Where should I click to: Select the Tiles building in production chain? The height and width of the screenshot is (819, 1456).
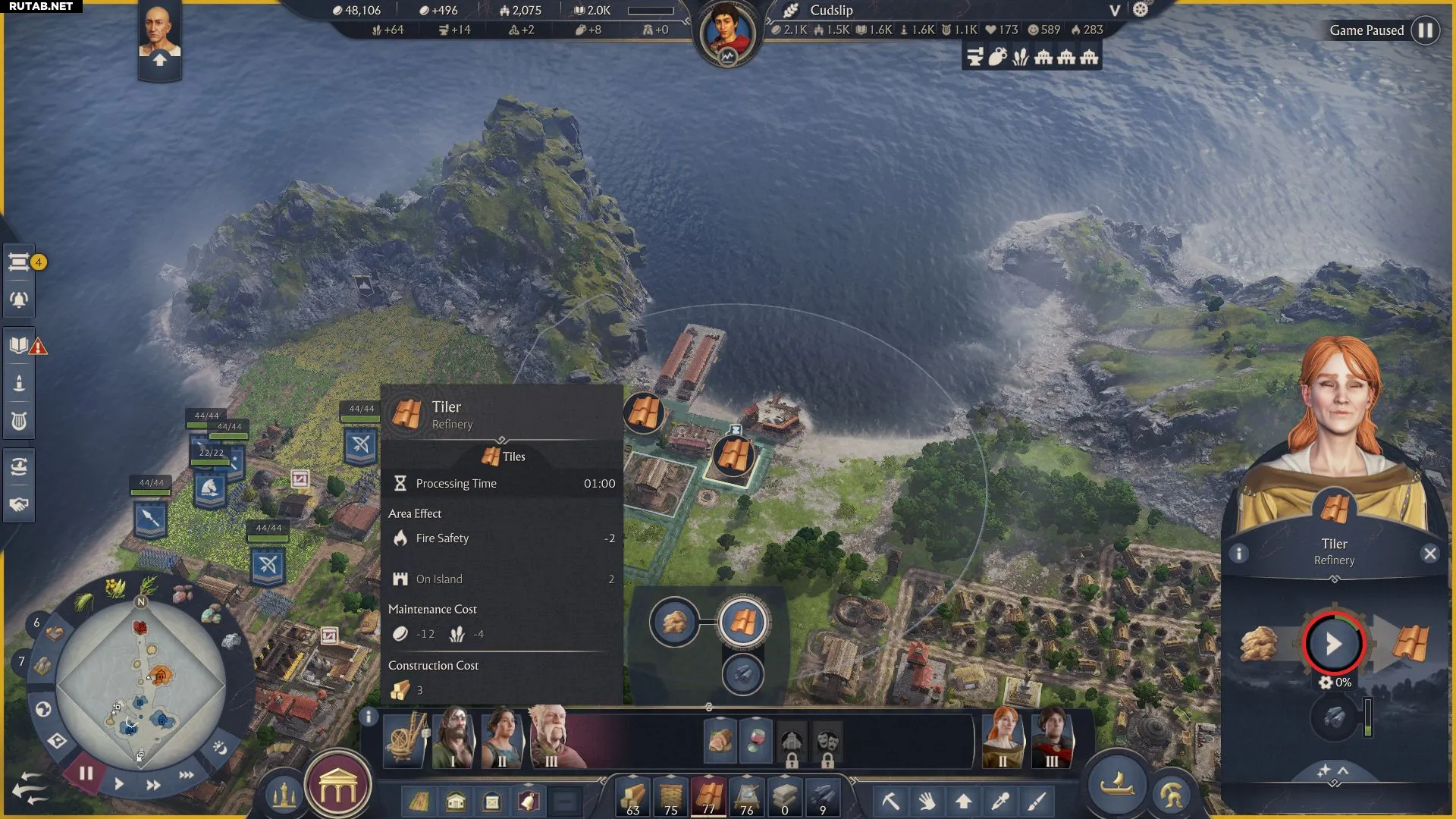coord(742,623)
